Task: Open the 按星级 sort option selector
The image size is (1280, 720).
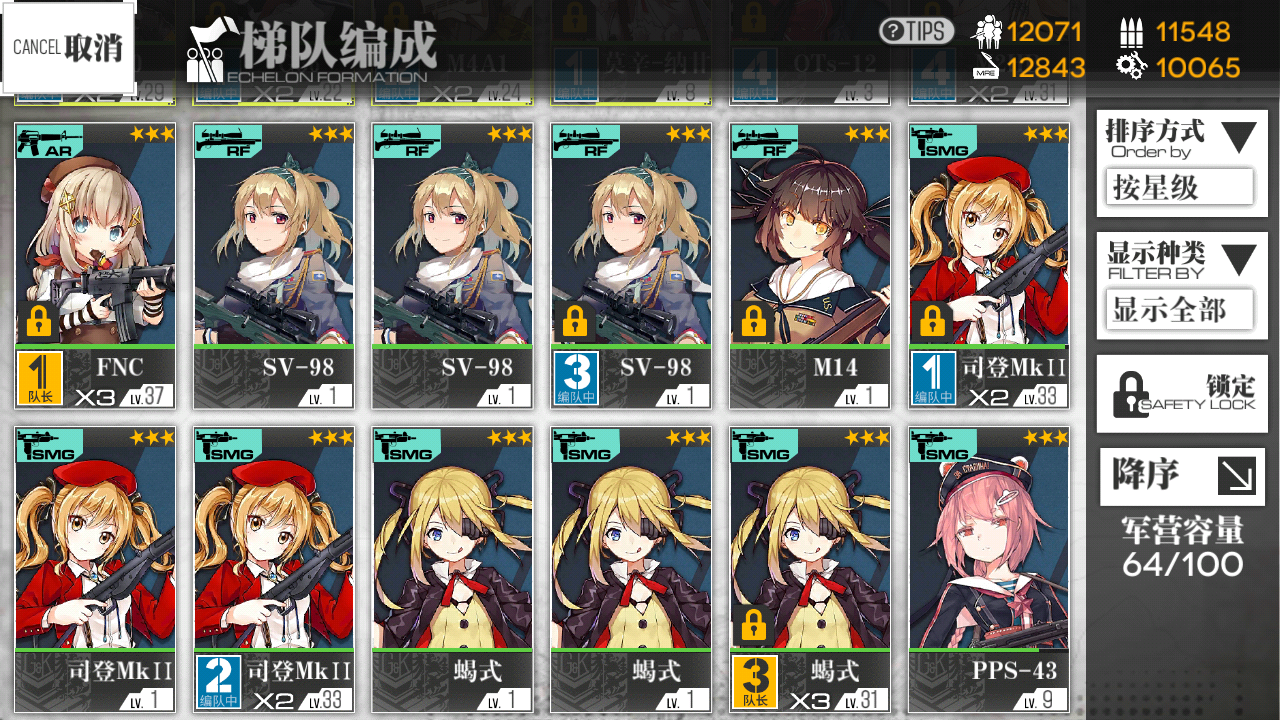Action: pyautogui.click(x=1181, y=187)
